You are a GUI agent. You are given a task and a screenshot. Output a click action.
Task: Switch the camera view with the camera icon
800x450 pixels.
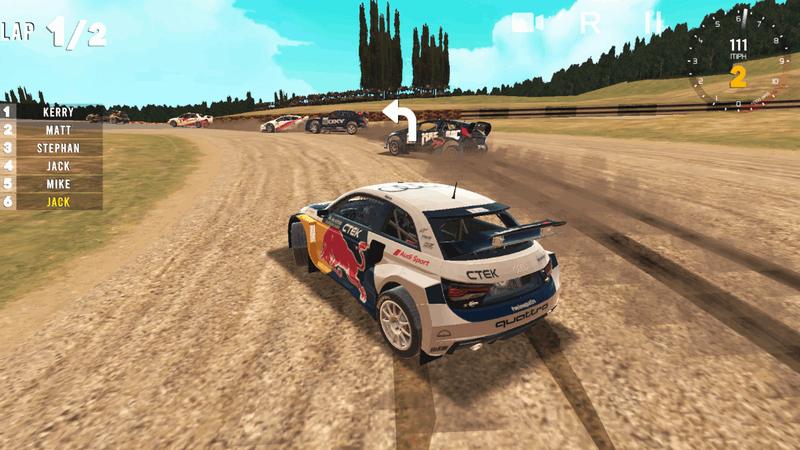coord(527,23)
